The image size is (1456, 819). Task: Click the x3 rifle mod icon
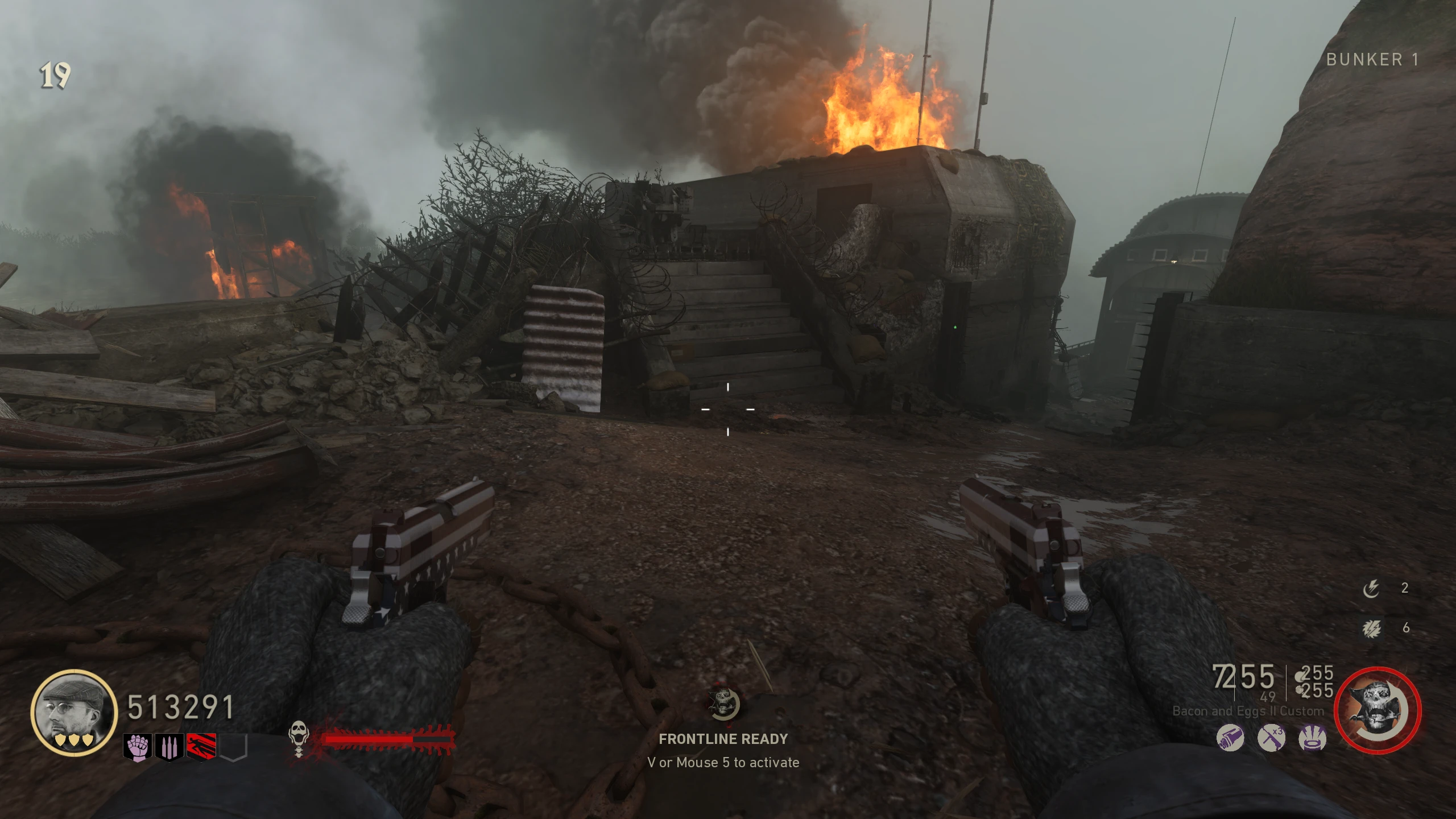click(1272, 738)
